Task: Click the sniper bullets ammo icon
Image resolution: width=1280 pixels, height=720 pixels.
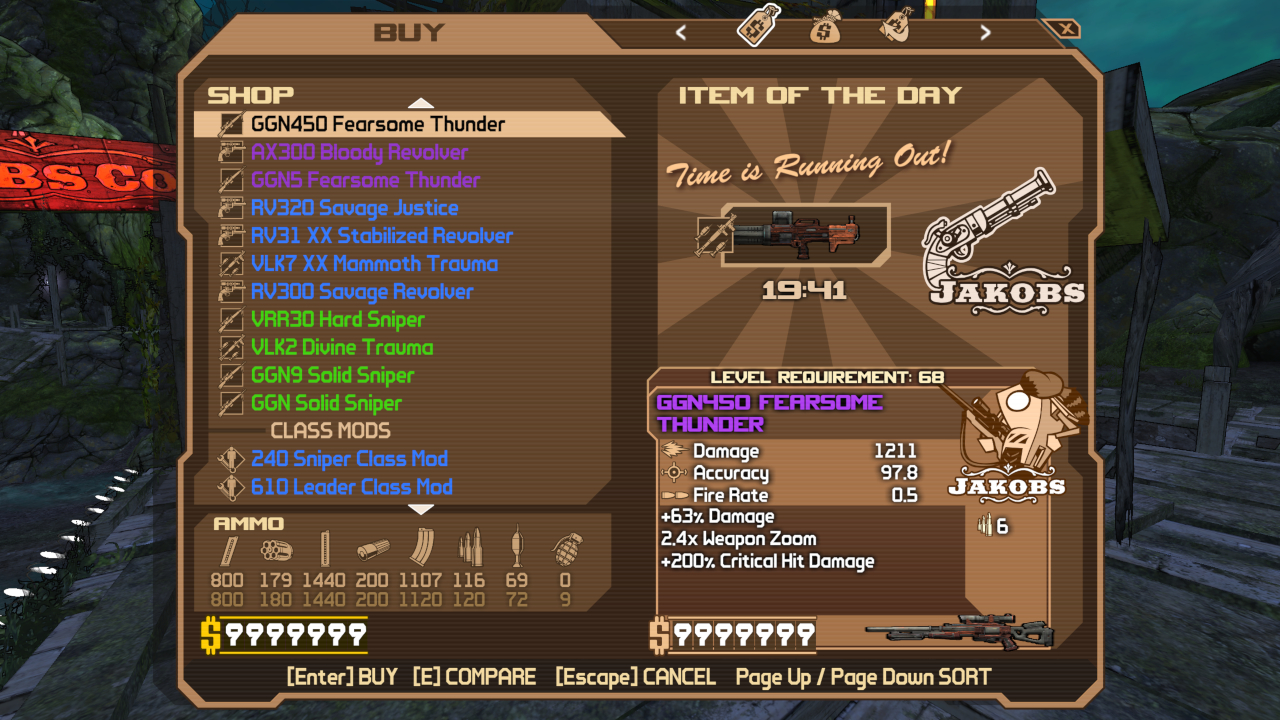Action: pyautogui.click(x=470, y=547)
